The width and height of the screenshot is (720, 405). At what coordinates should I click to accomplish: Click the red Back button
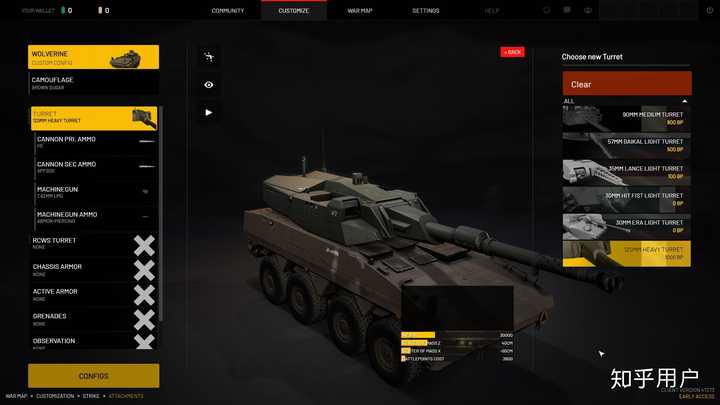pyautogui.click(x=512, y=52)
